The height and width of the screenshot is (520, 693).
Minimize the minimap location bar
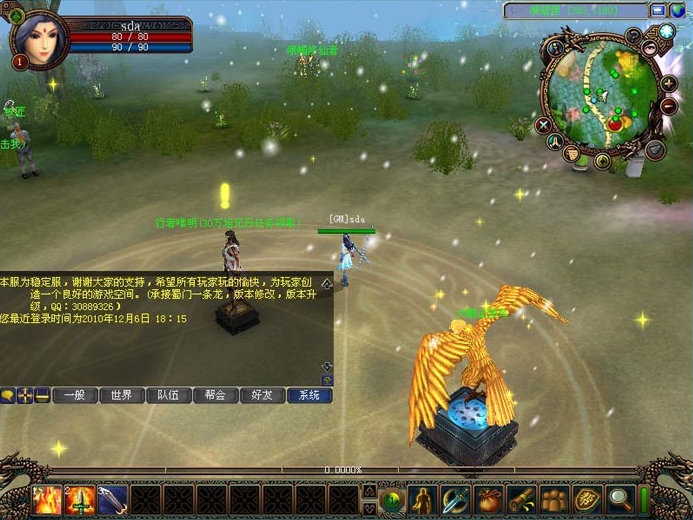(657, 10)
